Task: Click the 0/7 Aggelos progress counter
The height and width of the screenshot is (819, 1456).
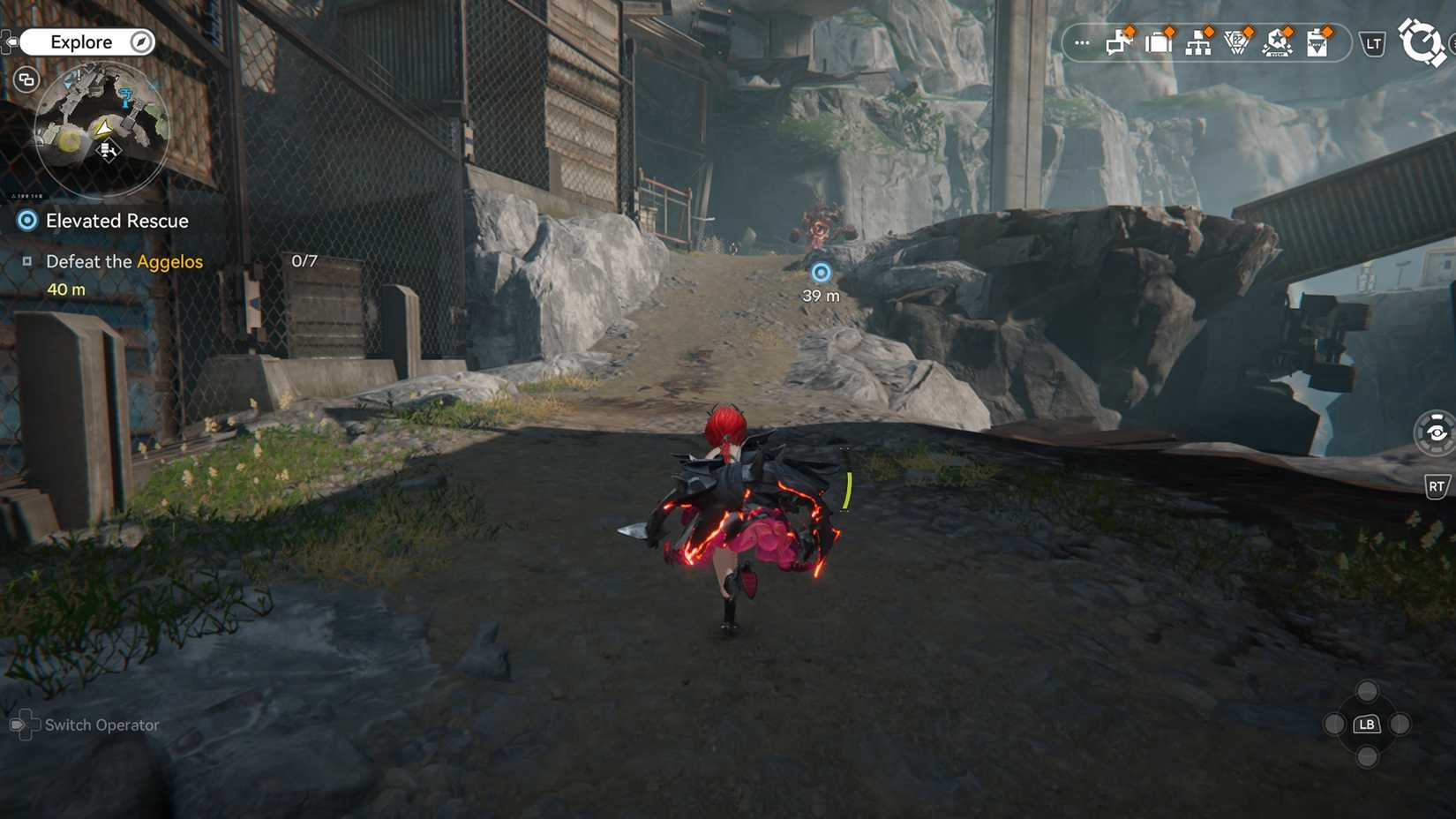Action: [304, 260]
